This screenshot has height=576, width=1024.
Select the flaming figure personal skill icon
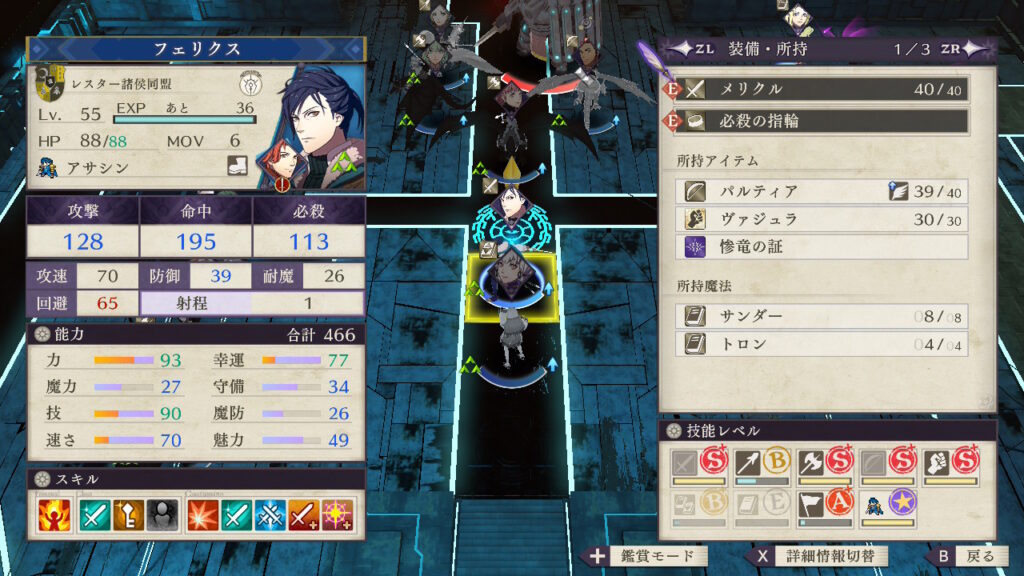pyautogui.click(x=56, y=516)
